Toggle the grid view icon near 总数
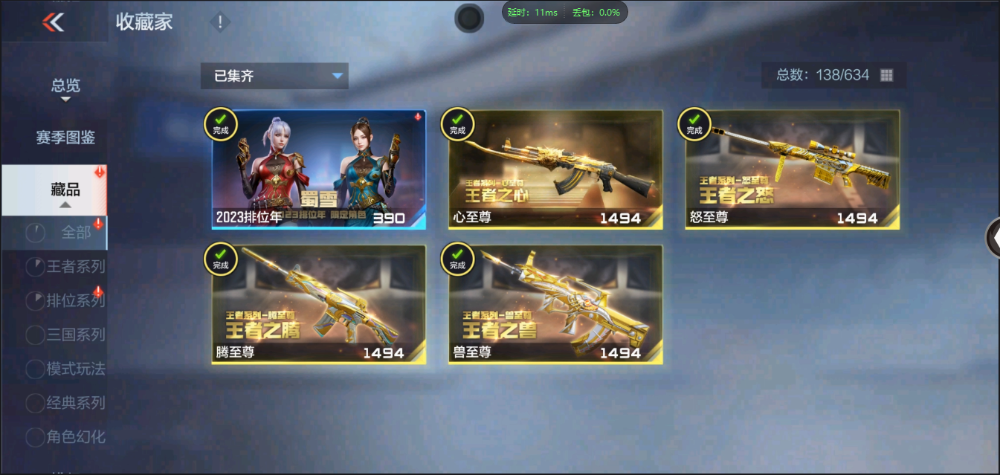 tap(886, 75)
